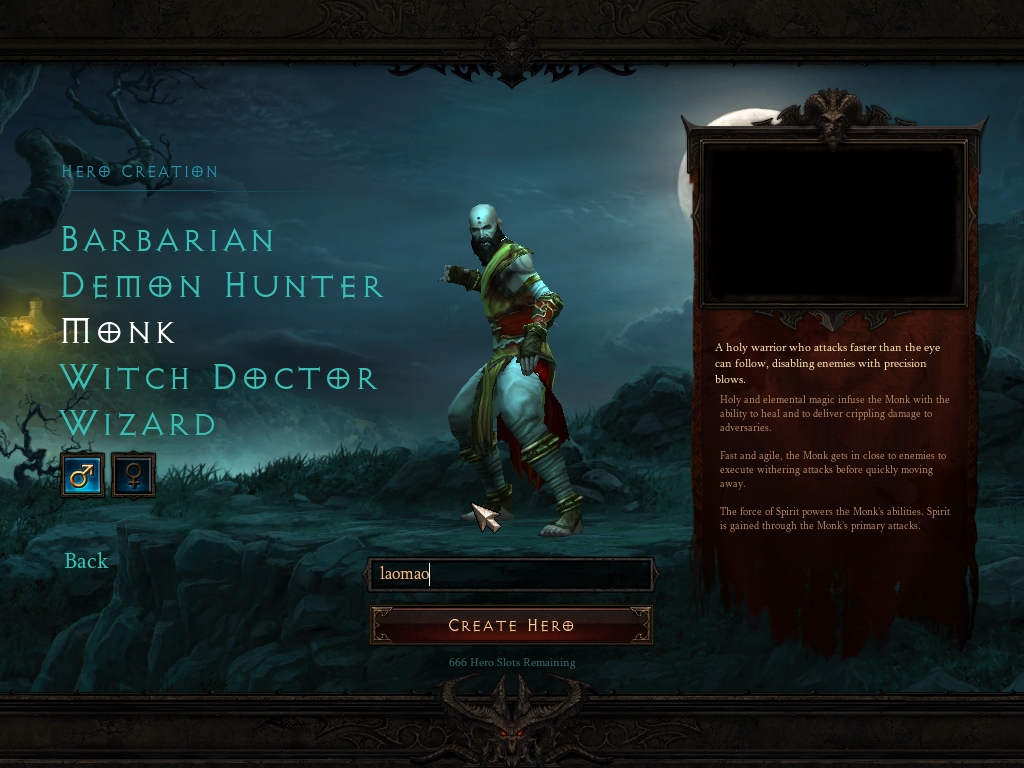
Task: Select the Barbarian class
Action: pos(168,240)
